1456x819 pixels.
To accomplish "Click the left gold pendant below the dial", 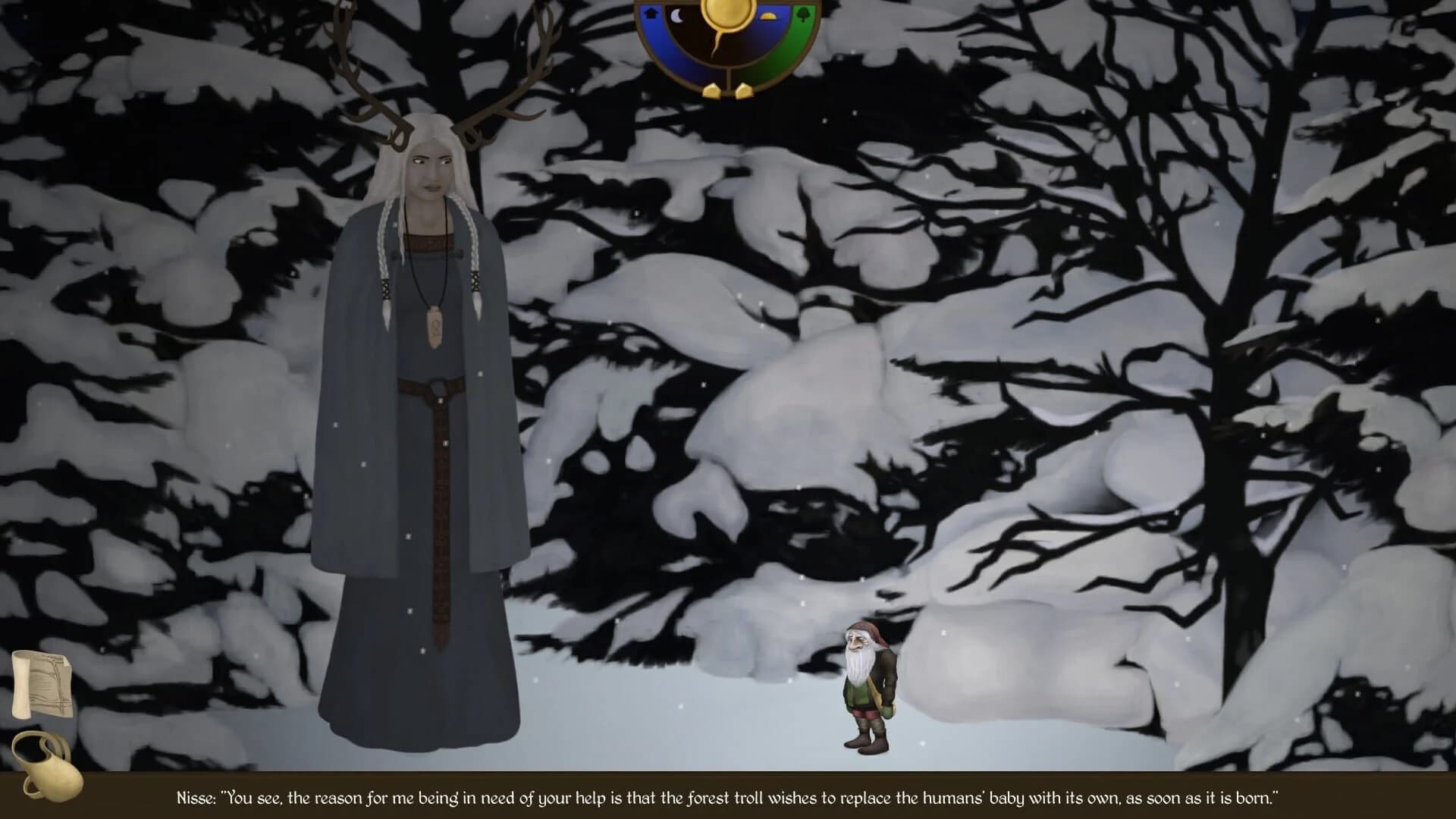I will [x=711, y=90].
